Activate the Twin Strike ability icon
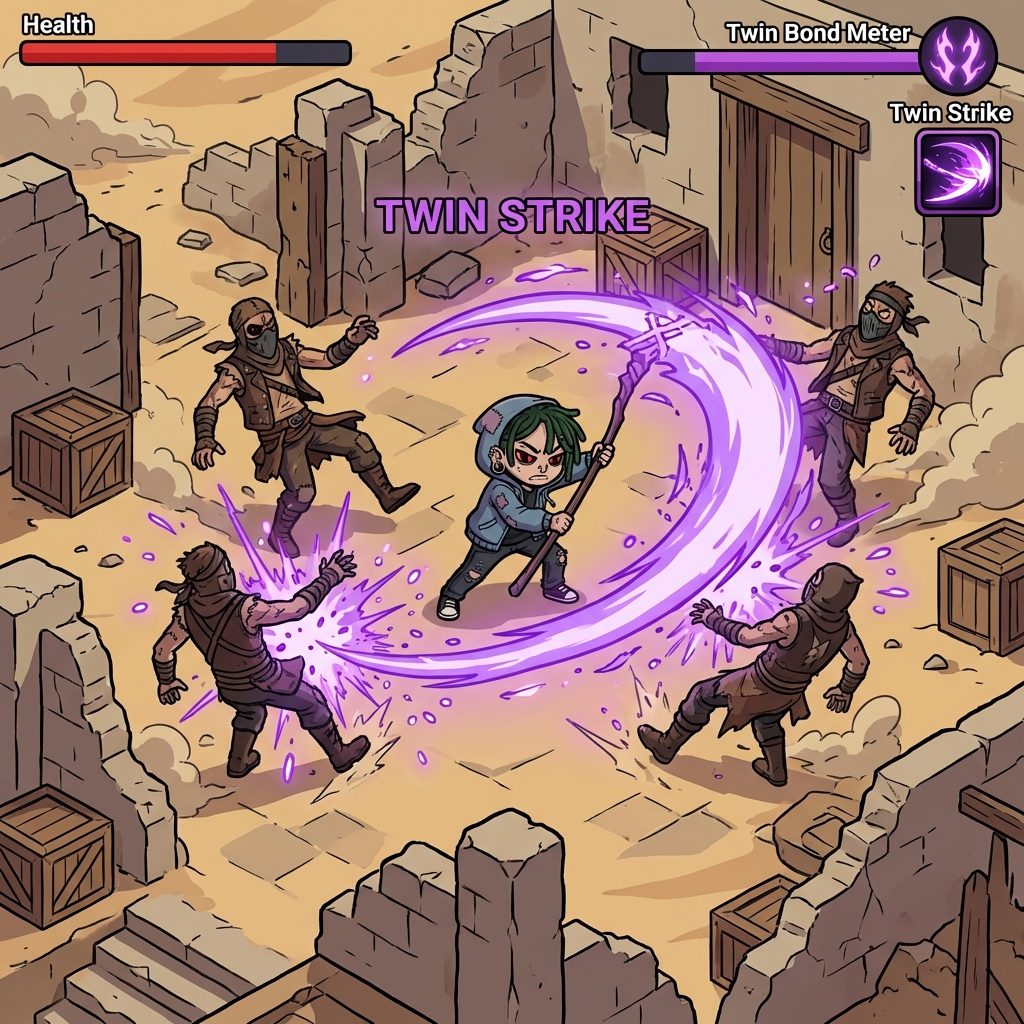Image resolution: width=1024 pixels, height=1024 pixels. pos(957,172)
